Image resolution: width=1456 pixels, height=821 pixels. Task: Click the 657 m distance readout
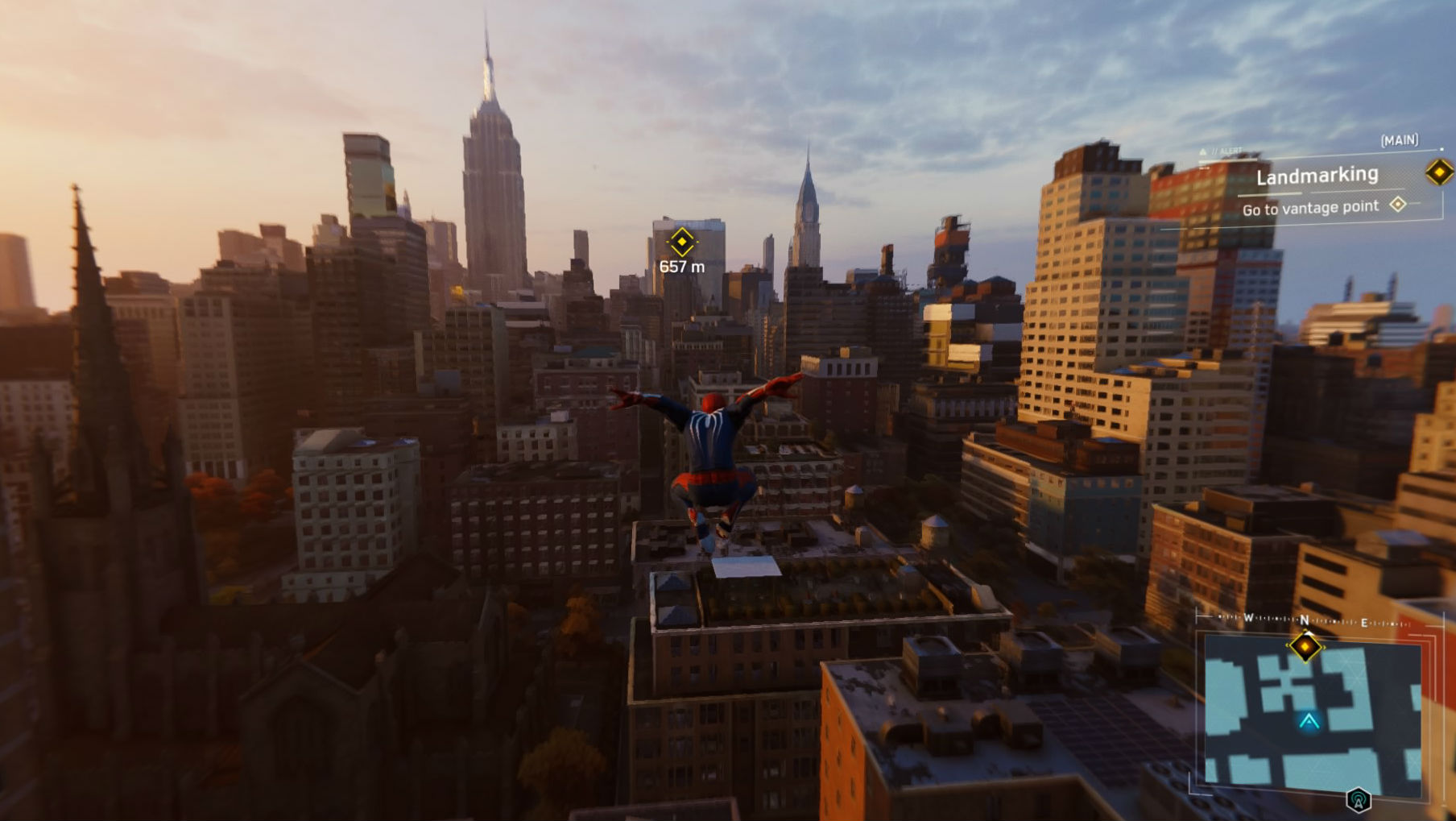pos(681,266)
